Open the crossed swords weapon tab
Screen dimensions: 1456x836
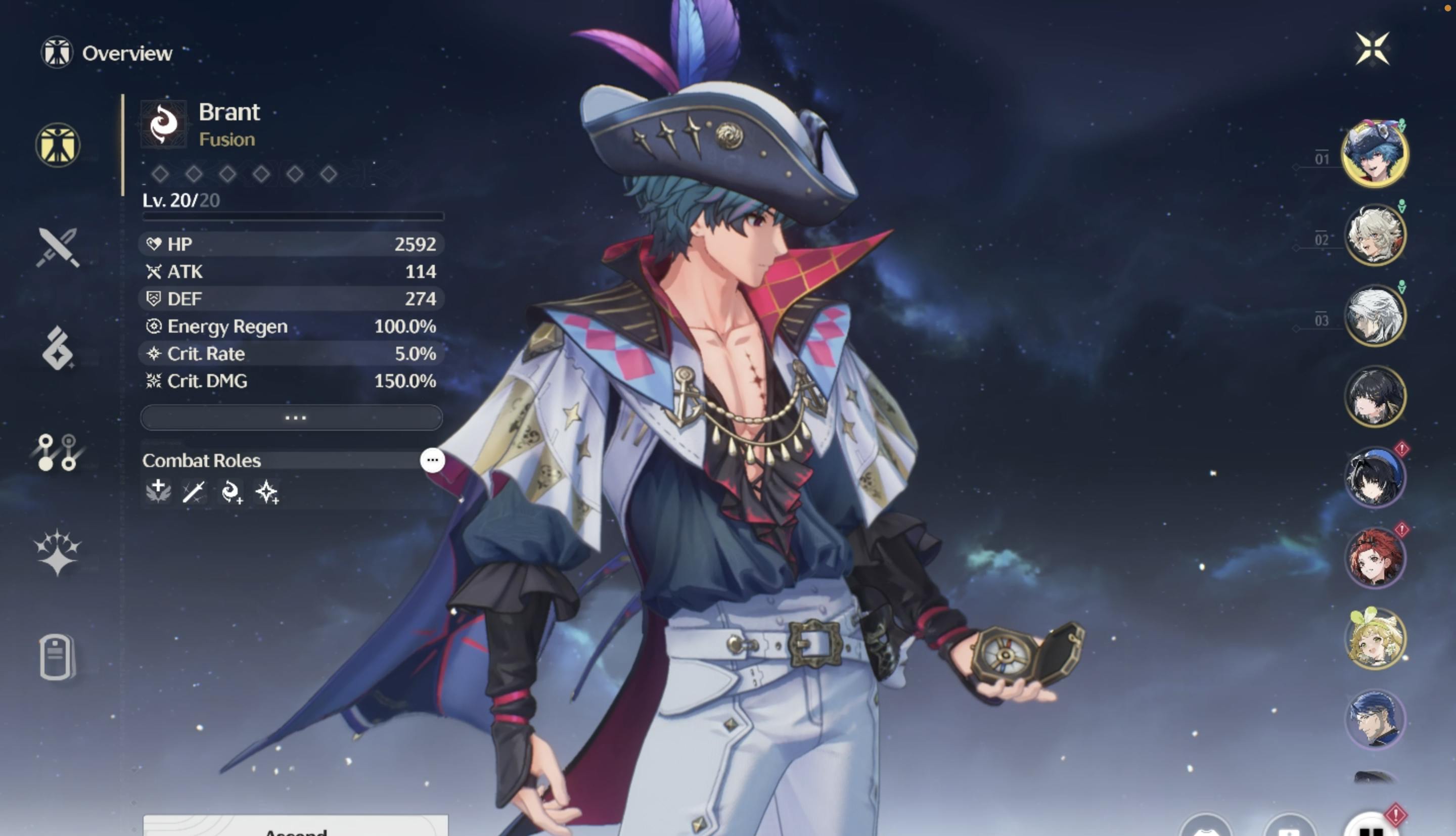(x=58, y=248)
